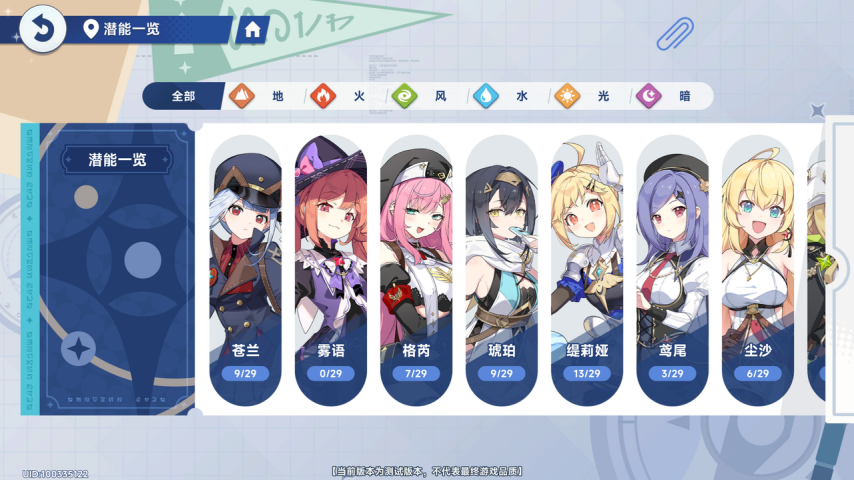This screenshot has width=854, height=480.
Task: Pick the 鸢尾 character card
Action: coord(673,270)
